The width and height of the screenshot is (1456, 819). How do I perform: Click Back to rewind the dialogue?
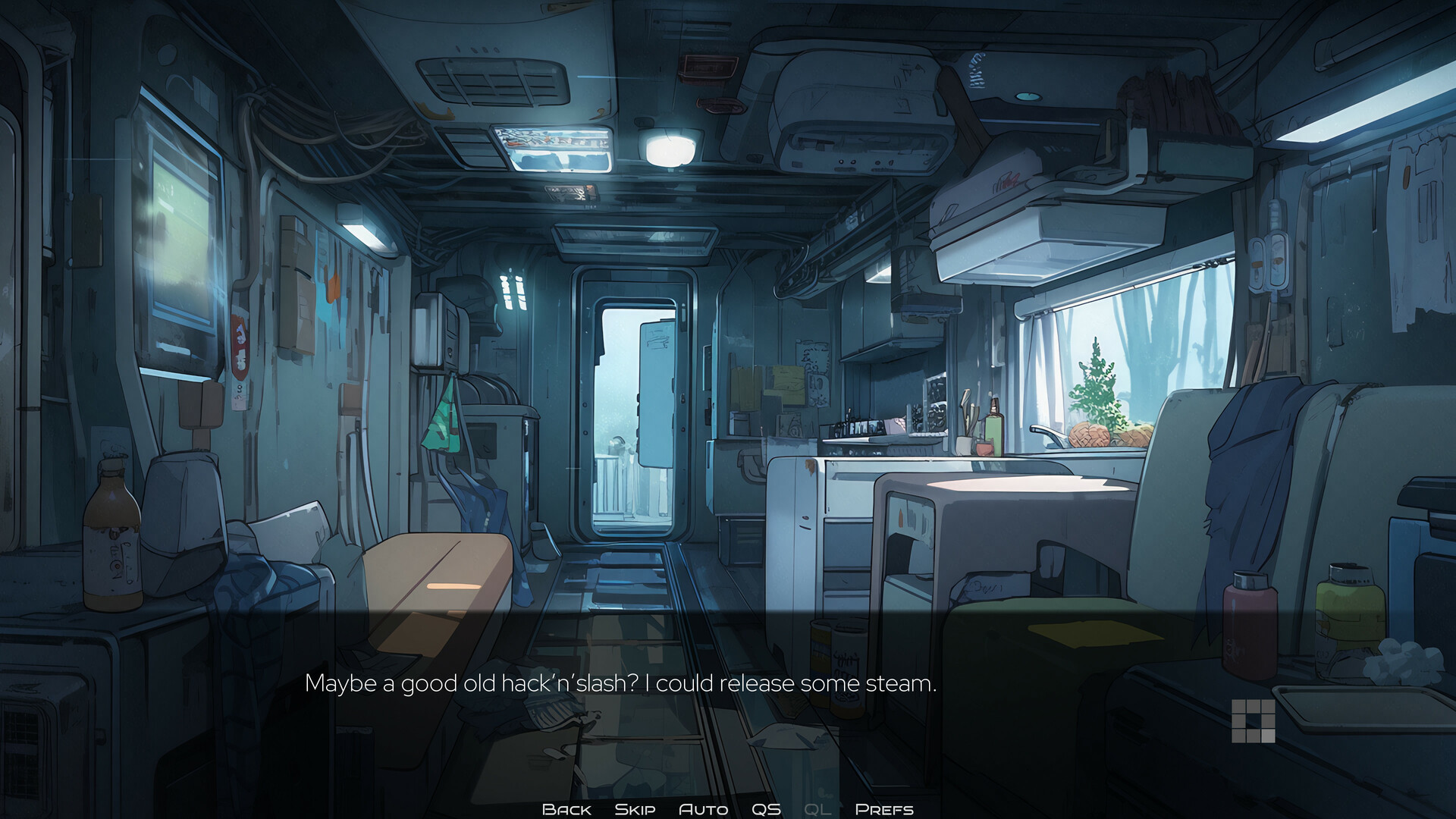click(x=566, y=808)
